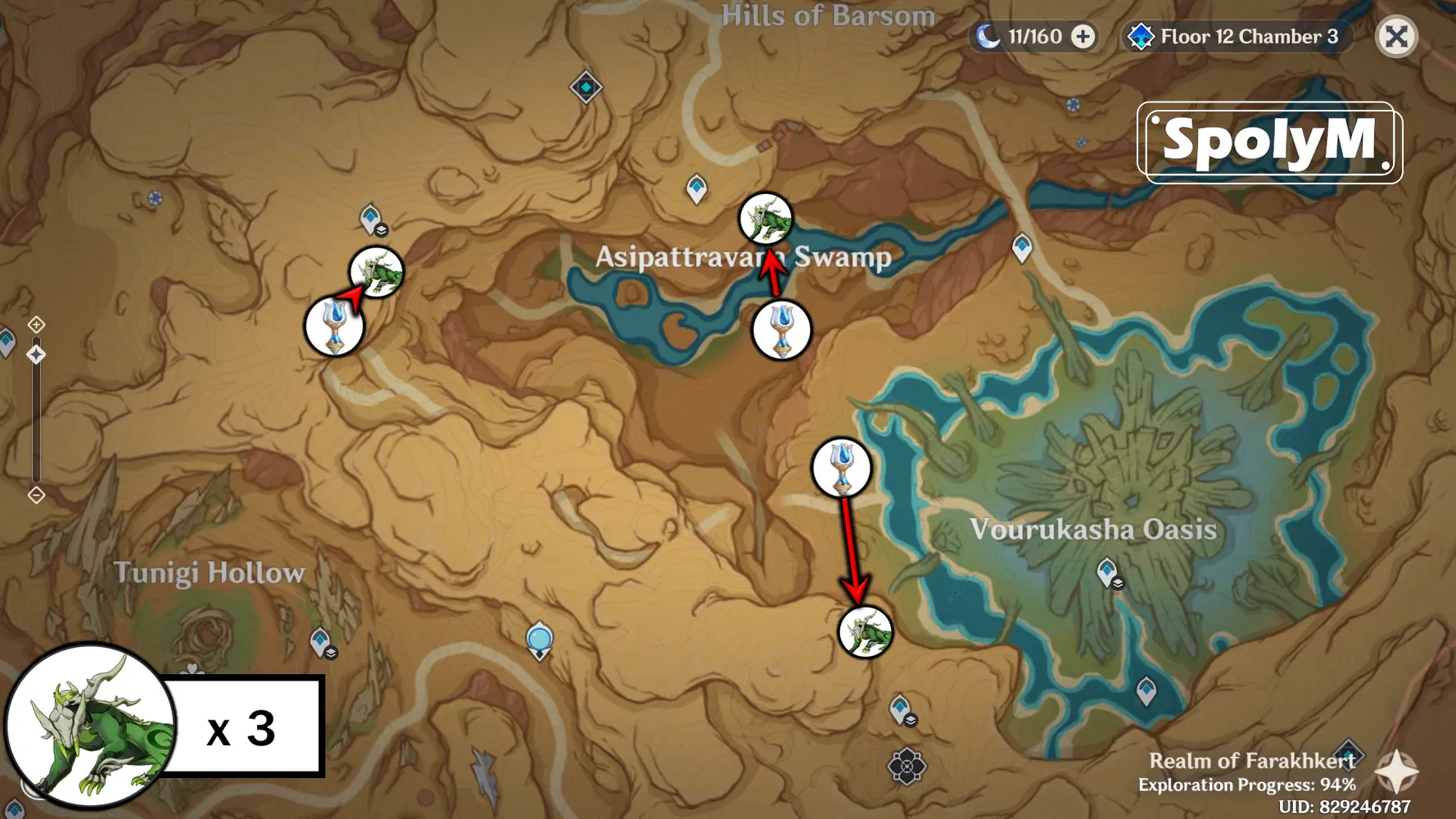Open the goblet fountain marker below Asipattravana Swamp

(x=780, y=331)
